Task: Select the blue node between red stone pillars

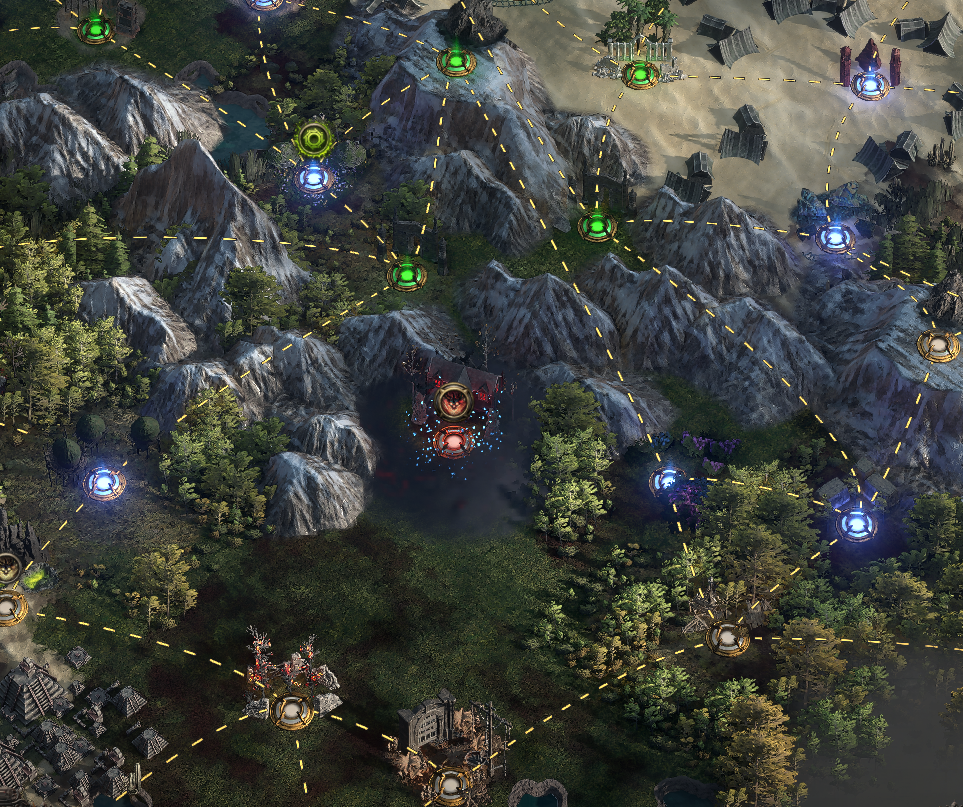Action: (x=869, y=85)
